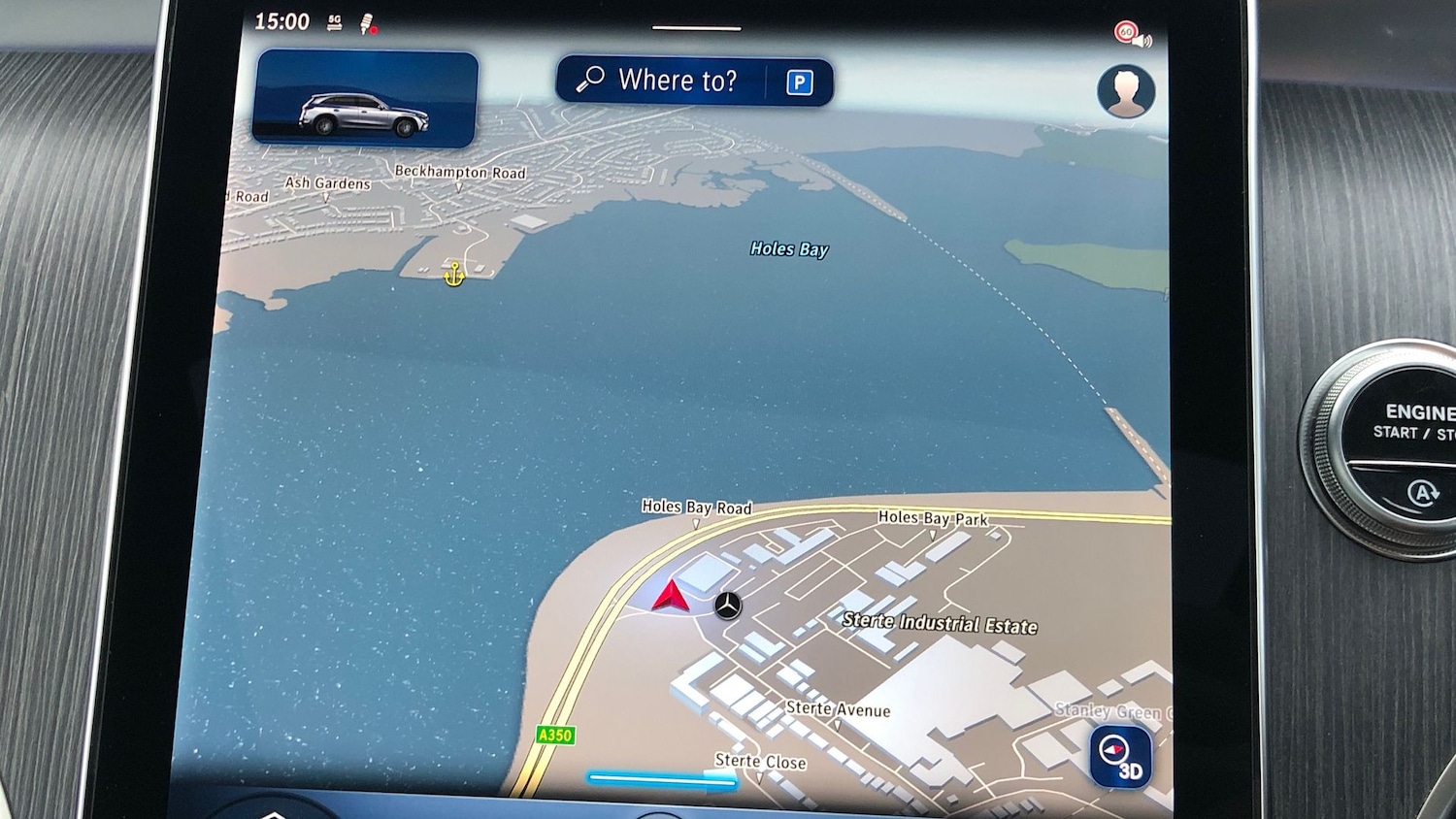Tap the red vehicle position arrow
Image resolution: width=1456 pixels, height=819 pixels.
click(x=671, y=597)
